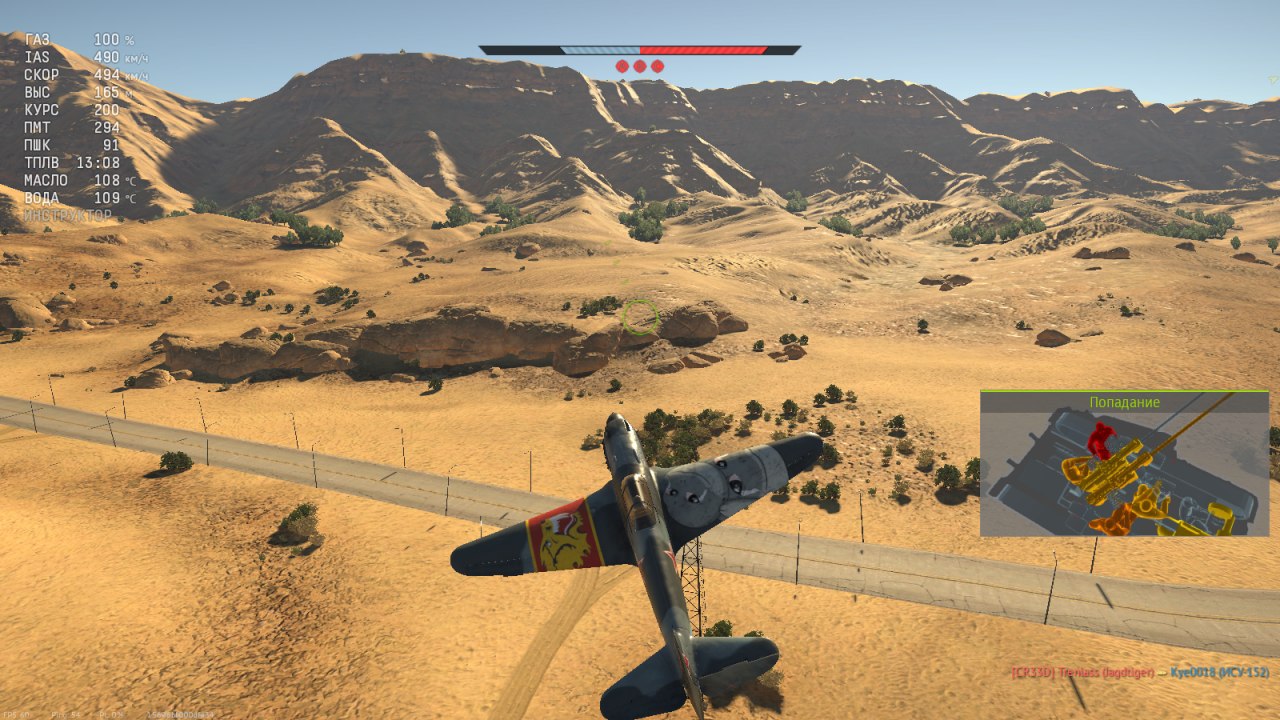Click the middle red capture point indicator

pyautogui.click(x=640, y=66)
